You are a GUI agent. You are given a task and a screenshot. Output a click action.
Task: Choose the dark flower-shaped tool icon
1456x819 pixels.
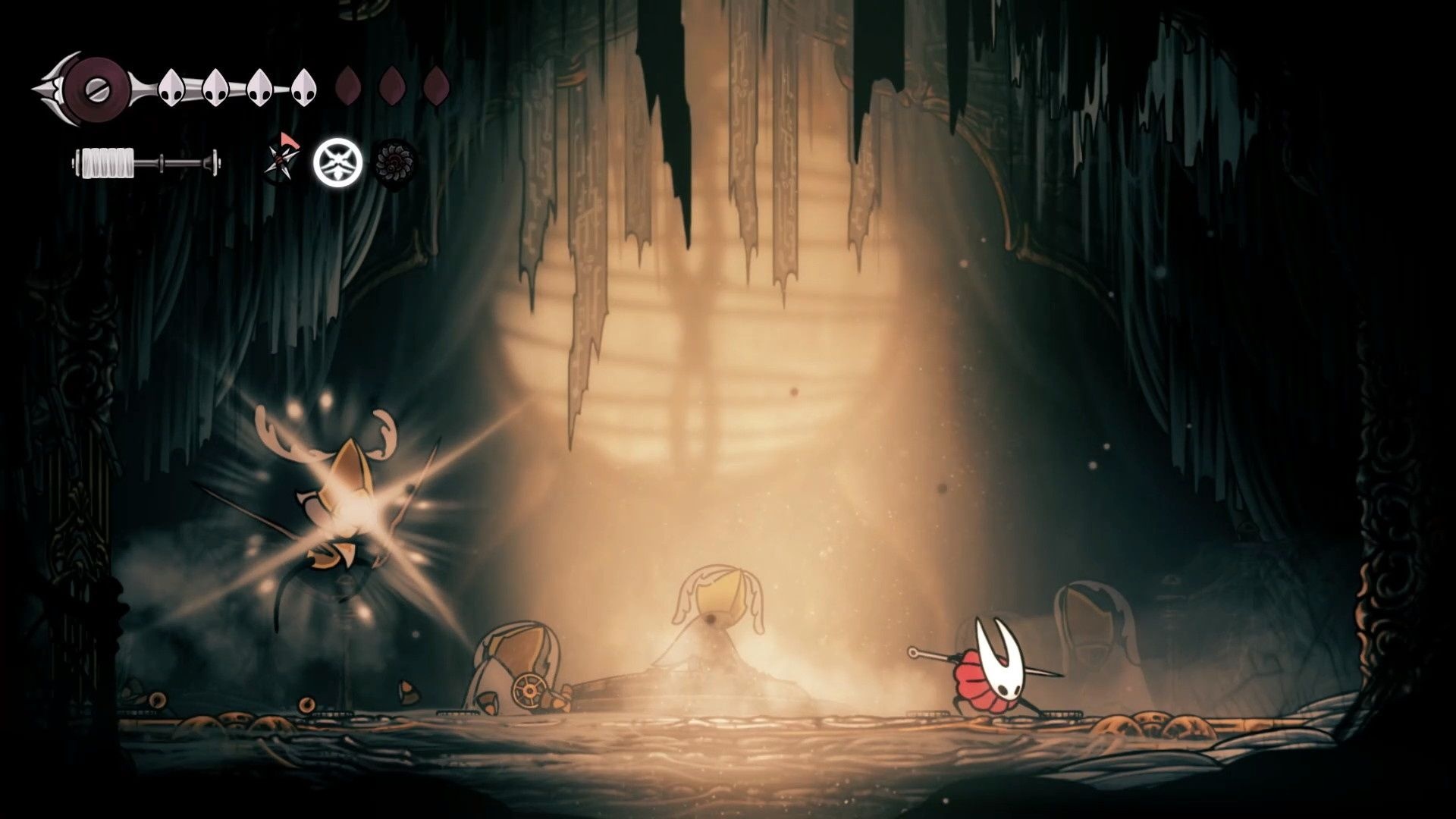point(395,162)
